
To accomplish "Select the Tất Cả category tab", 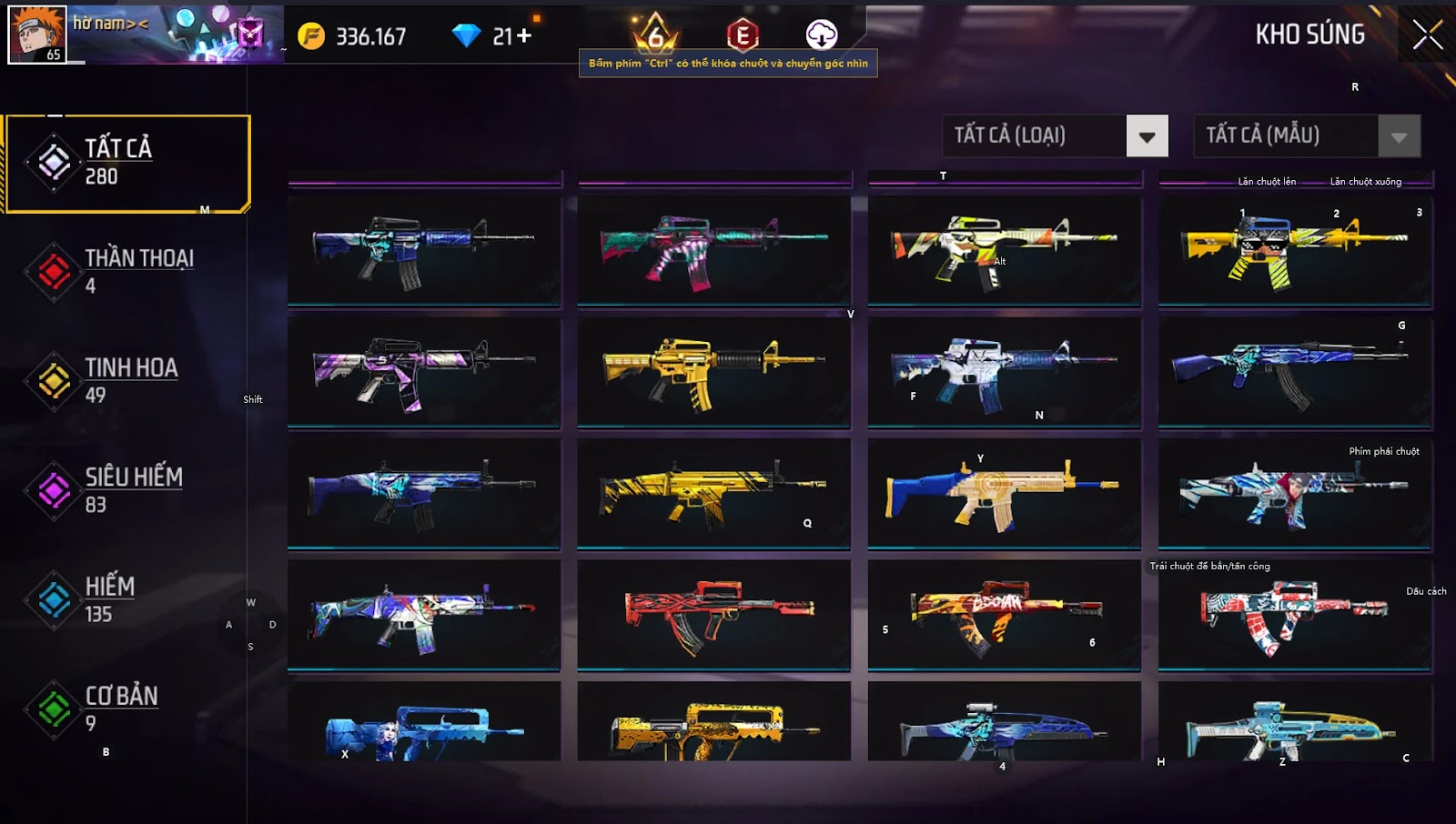I will [127, 164].
